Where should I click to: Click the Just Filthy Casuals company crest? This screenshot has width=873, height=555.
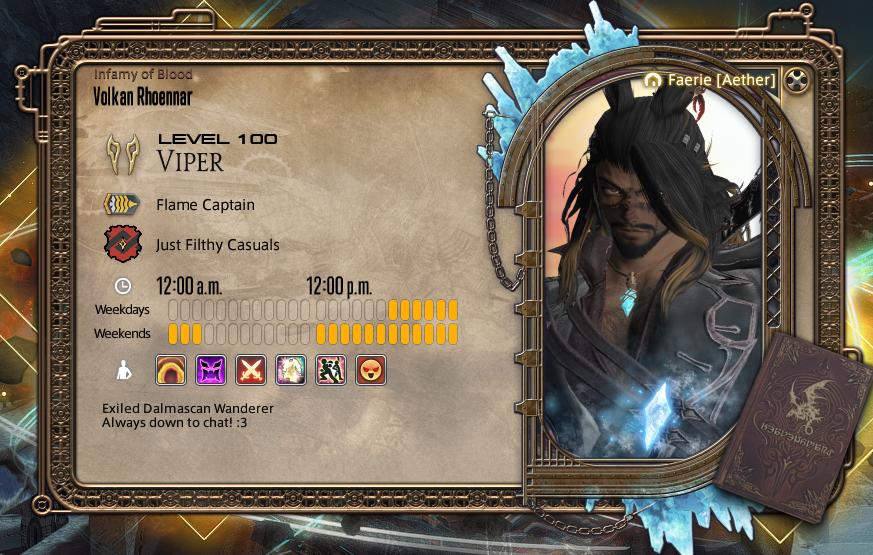point(123,244)
